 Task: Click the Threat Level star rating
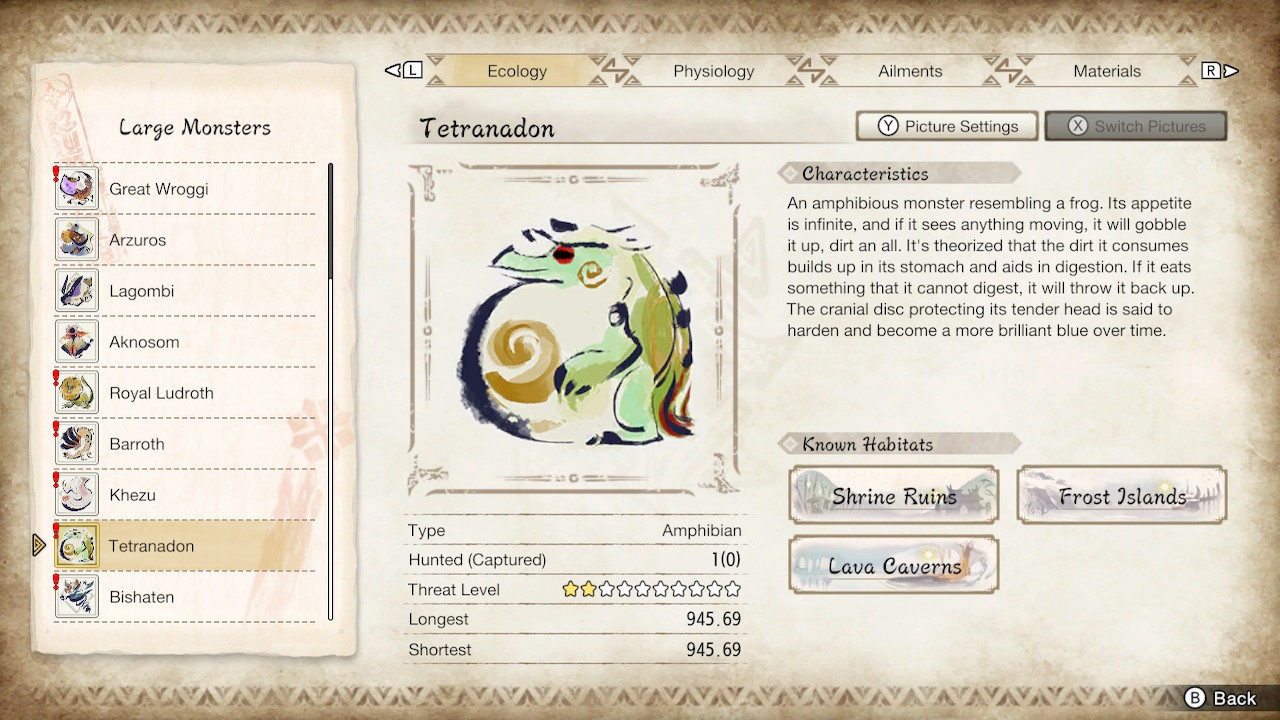point(652,589)
